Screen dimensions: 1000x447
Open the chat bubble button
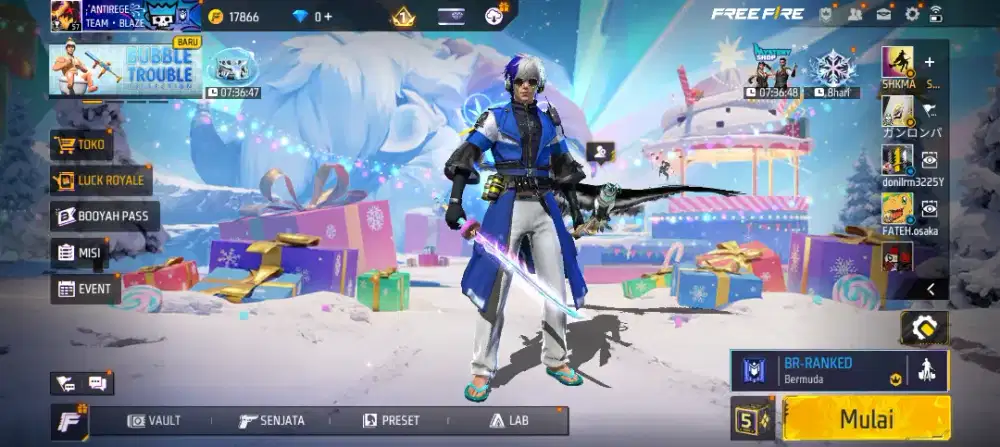(x=97, y=383)
